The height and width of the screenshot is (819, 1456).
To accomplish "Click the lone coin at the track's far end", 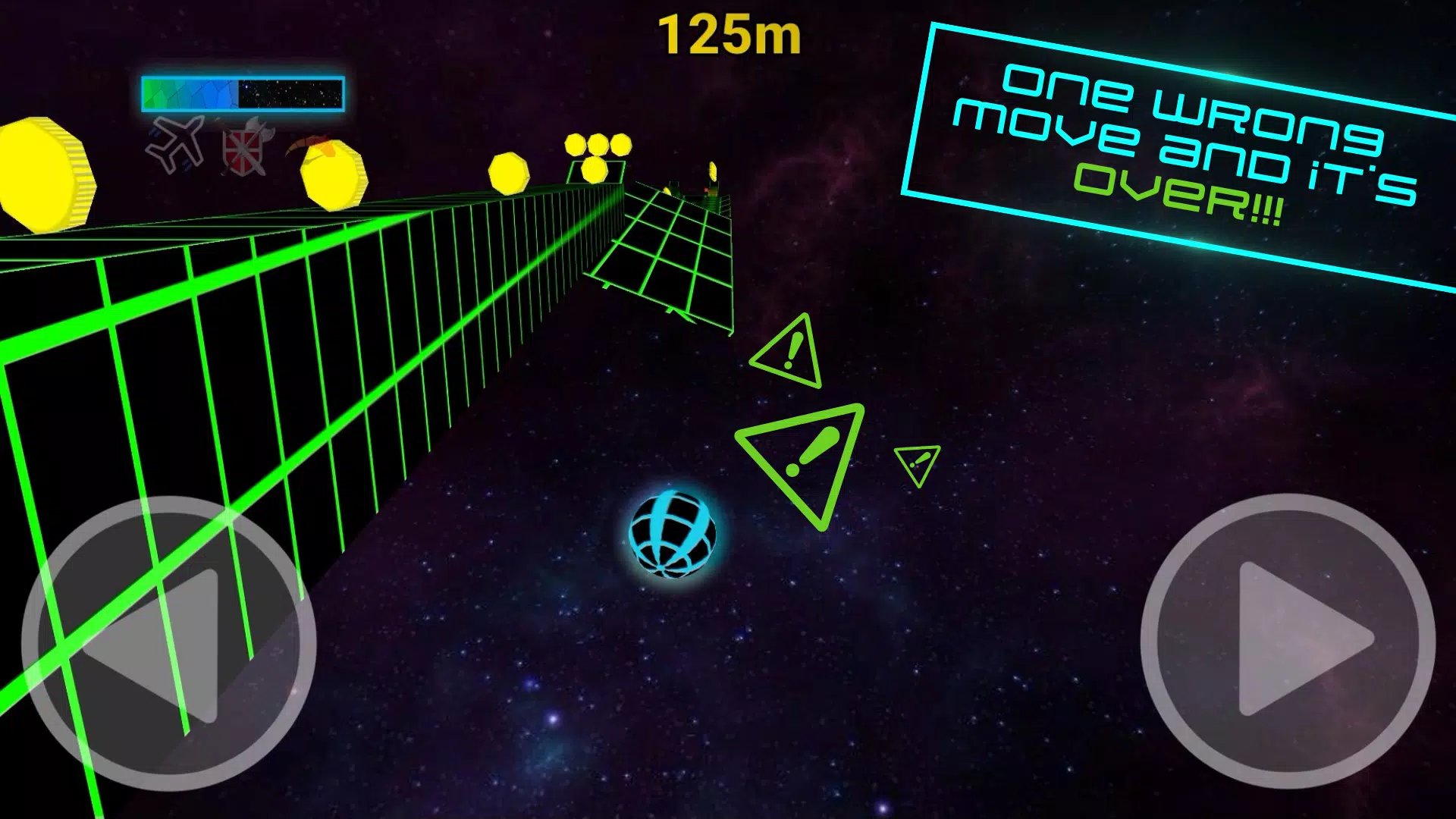I will (x=711, y=171).
